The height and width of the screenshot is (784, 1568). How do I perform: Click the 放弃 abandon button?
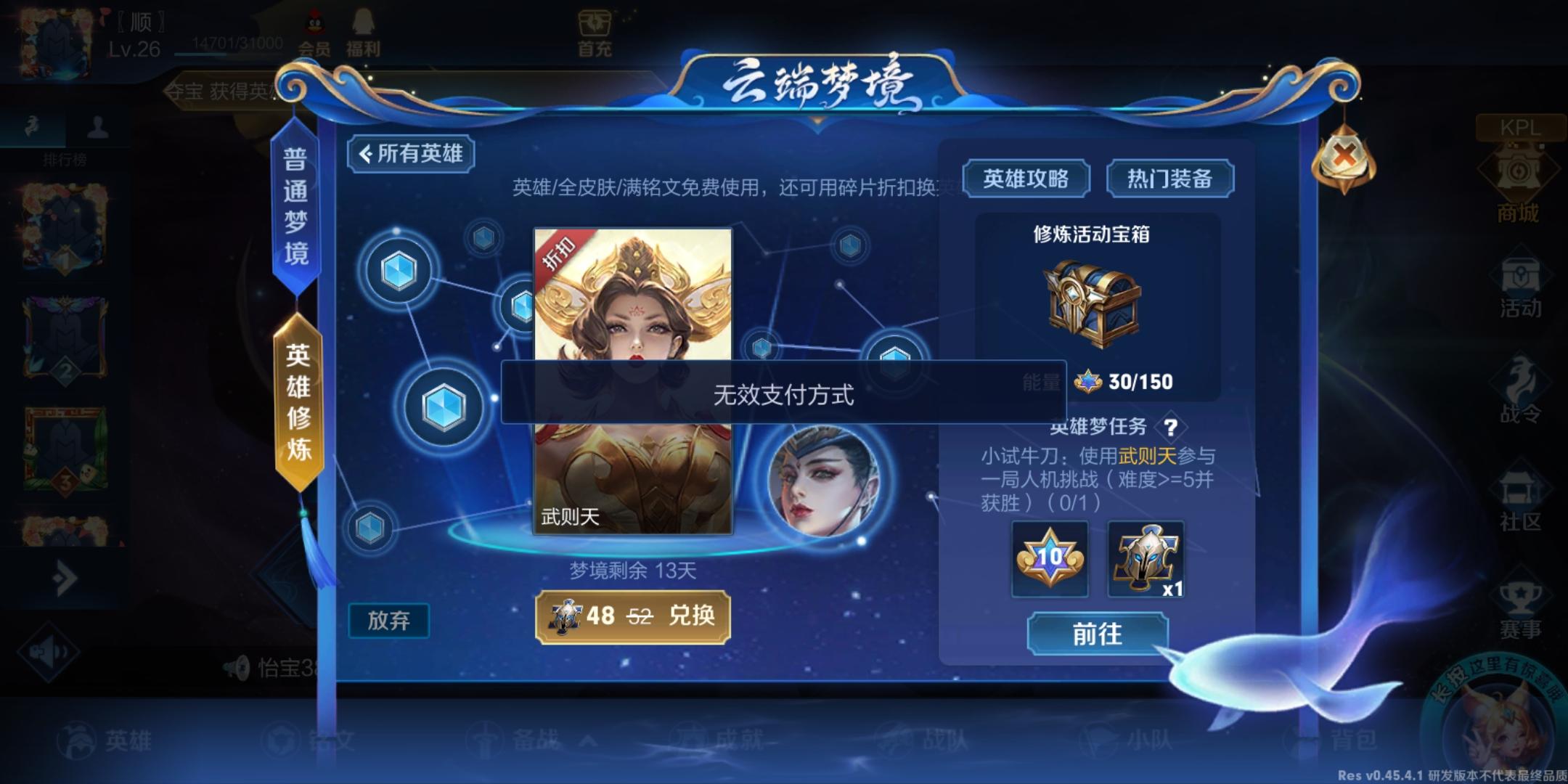(390, 621)
